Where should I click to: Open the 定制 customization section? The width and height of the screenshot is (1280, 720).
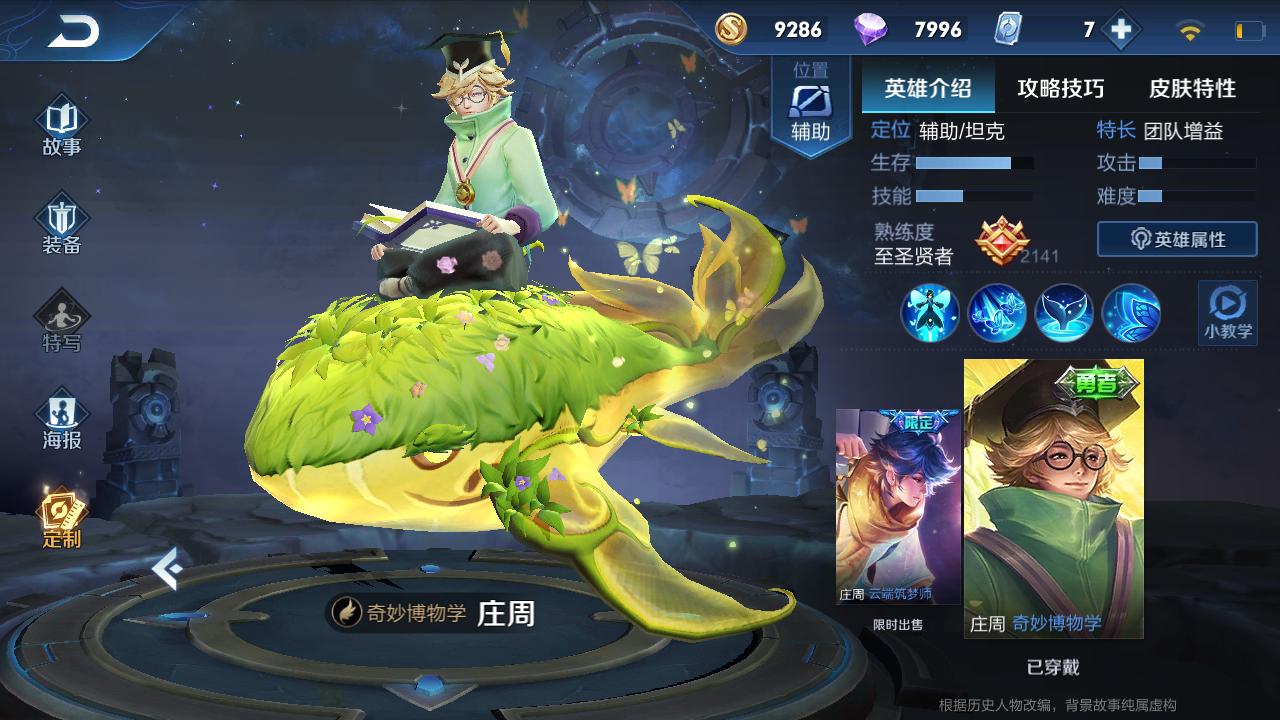[x=62, y=518]
